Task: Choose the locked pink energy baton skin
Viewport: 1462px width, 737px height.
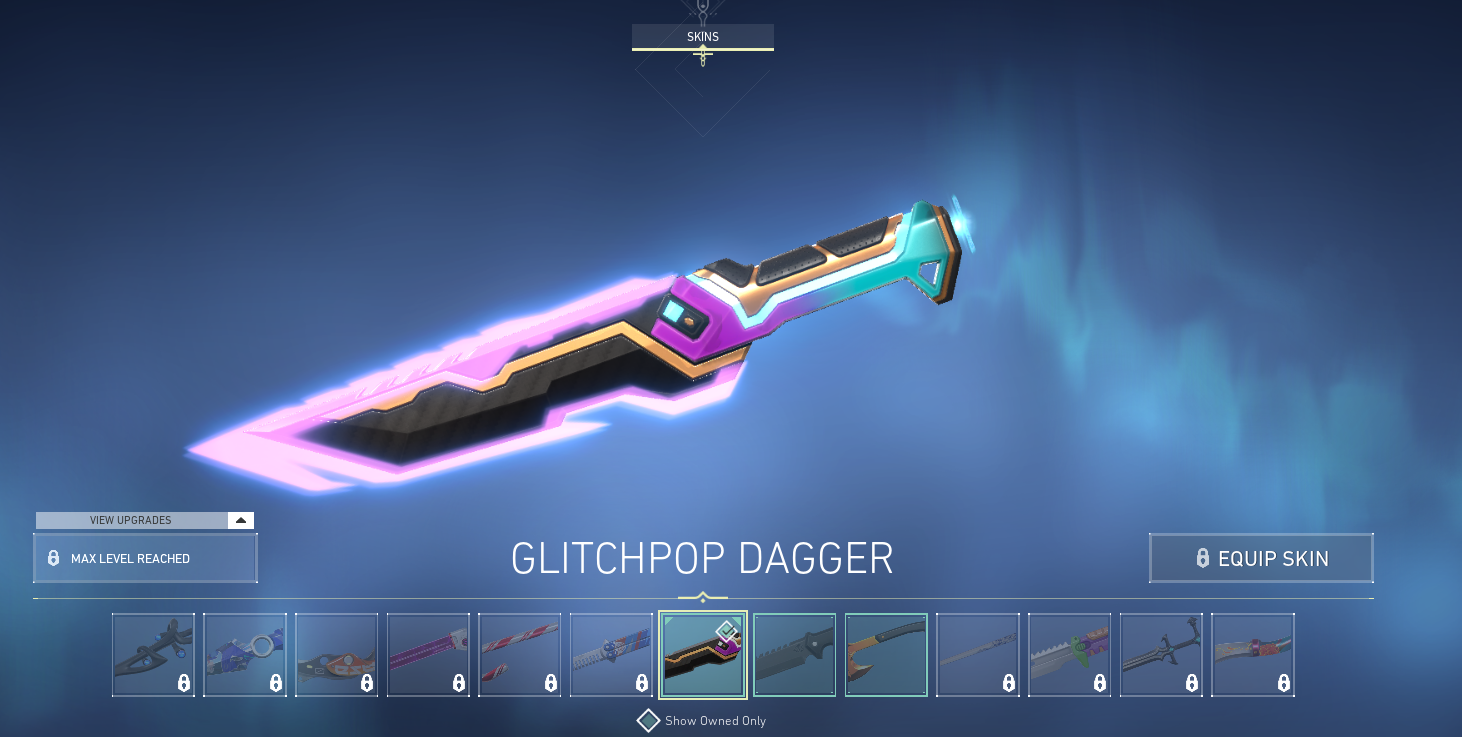Action: point(428,655)
